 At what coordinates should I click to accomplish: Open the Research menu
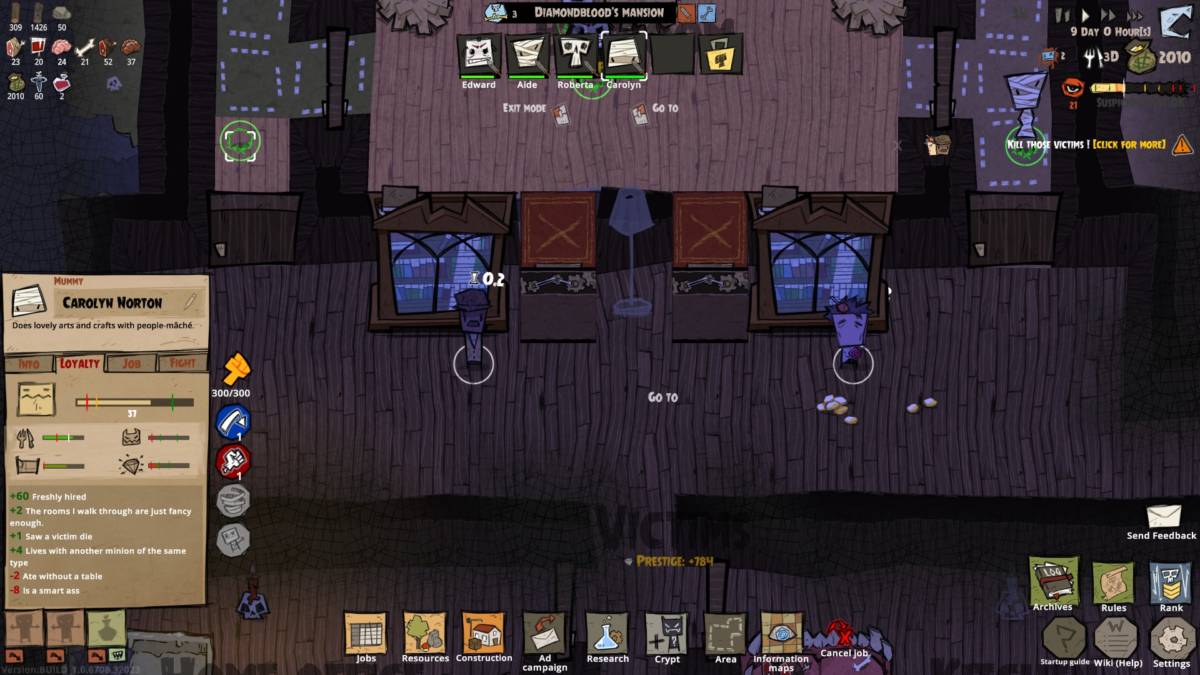click(607, 633)
